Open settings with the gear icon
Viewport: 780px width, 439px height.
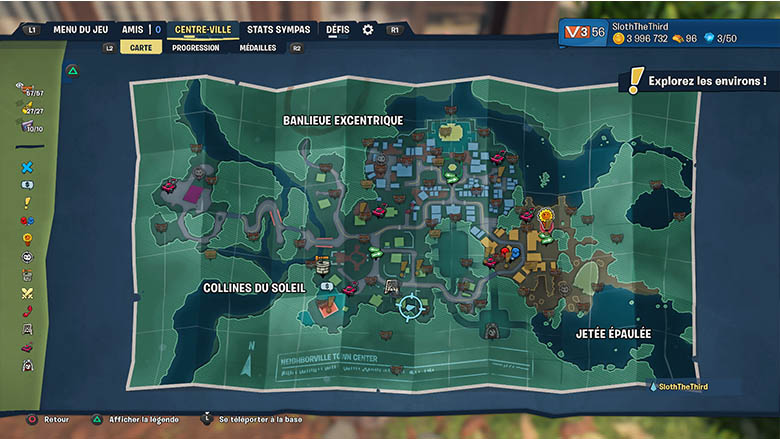[x=368, y=30]
